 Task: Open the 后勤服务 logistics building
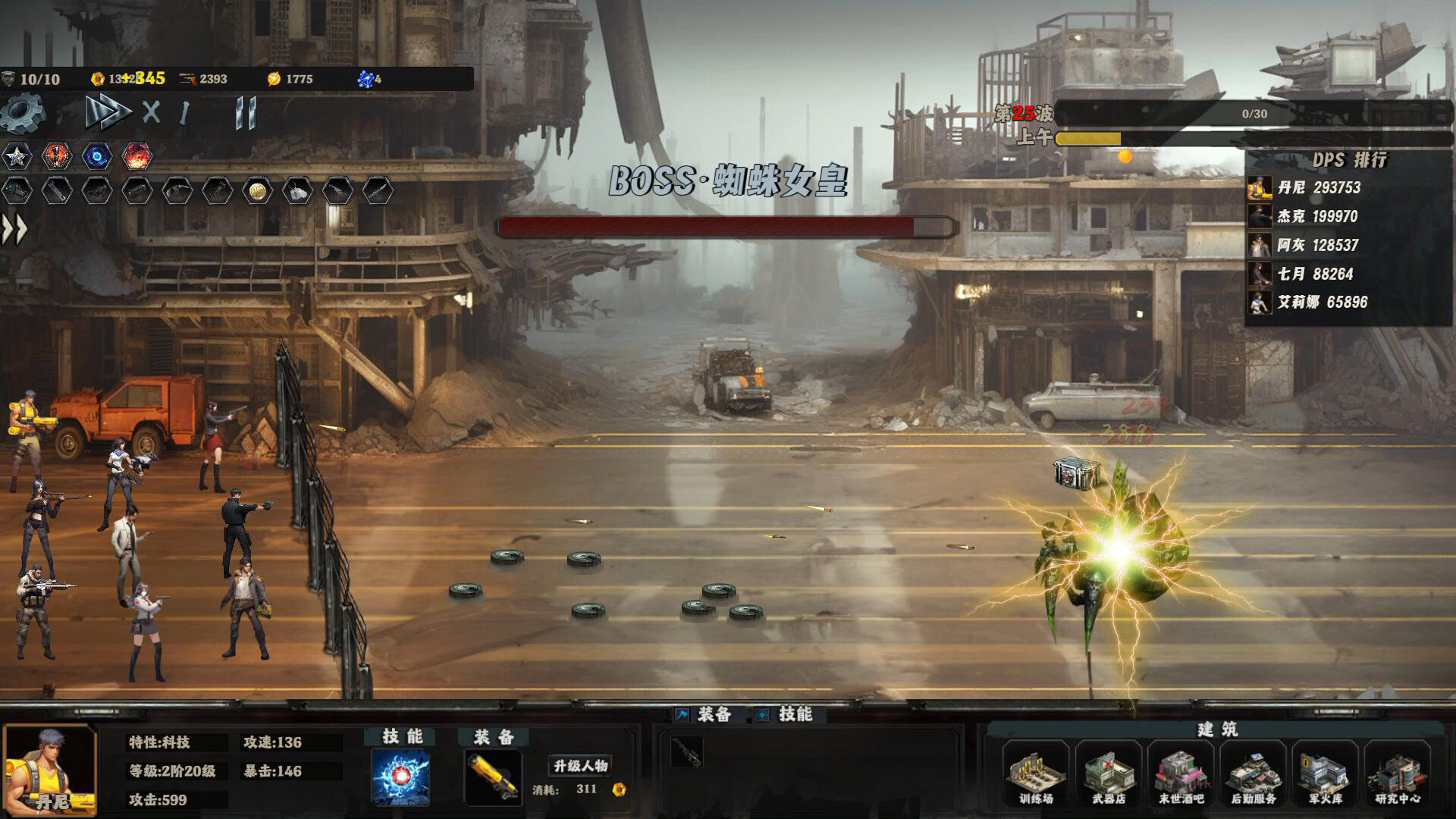point(1253,775)
